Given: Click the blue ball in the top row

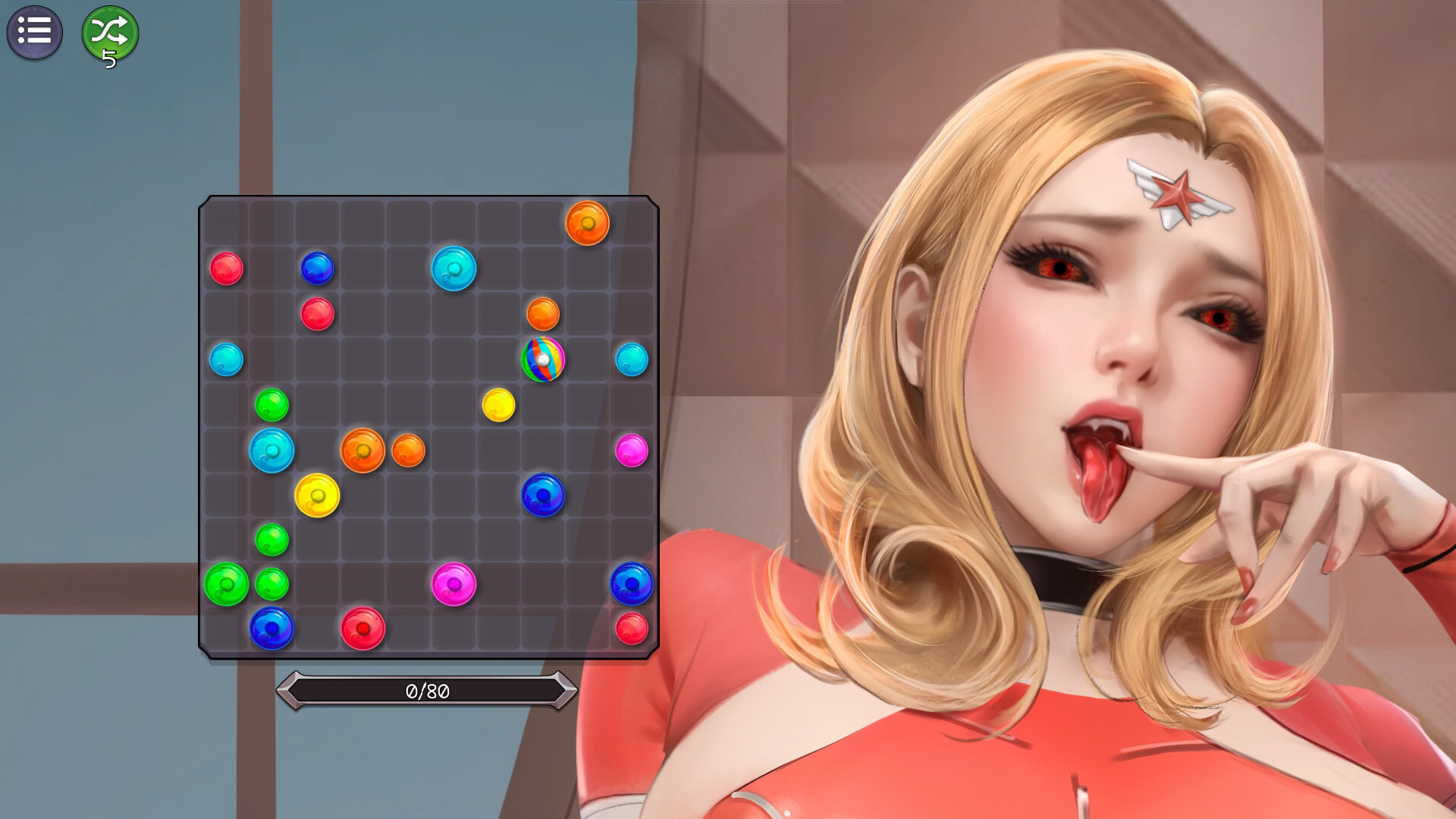Looking at the screenshot, I should pyautogui.click(x=318, y=267).
